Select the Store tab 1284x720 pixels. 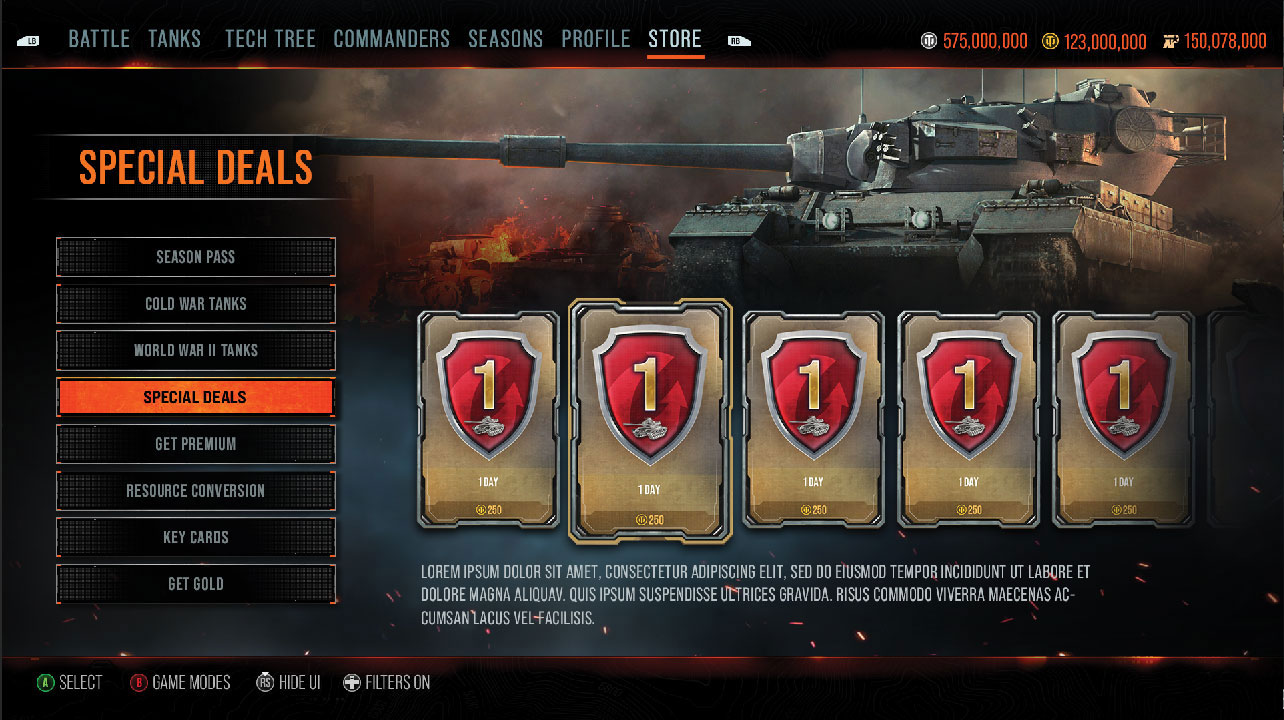point(675,40)
